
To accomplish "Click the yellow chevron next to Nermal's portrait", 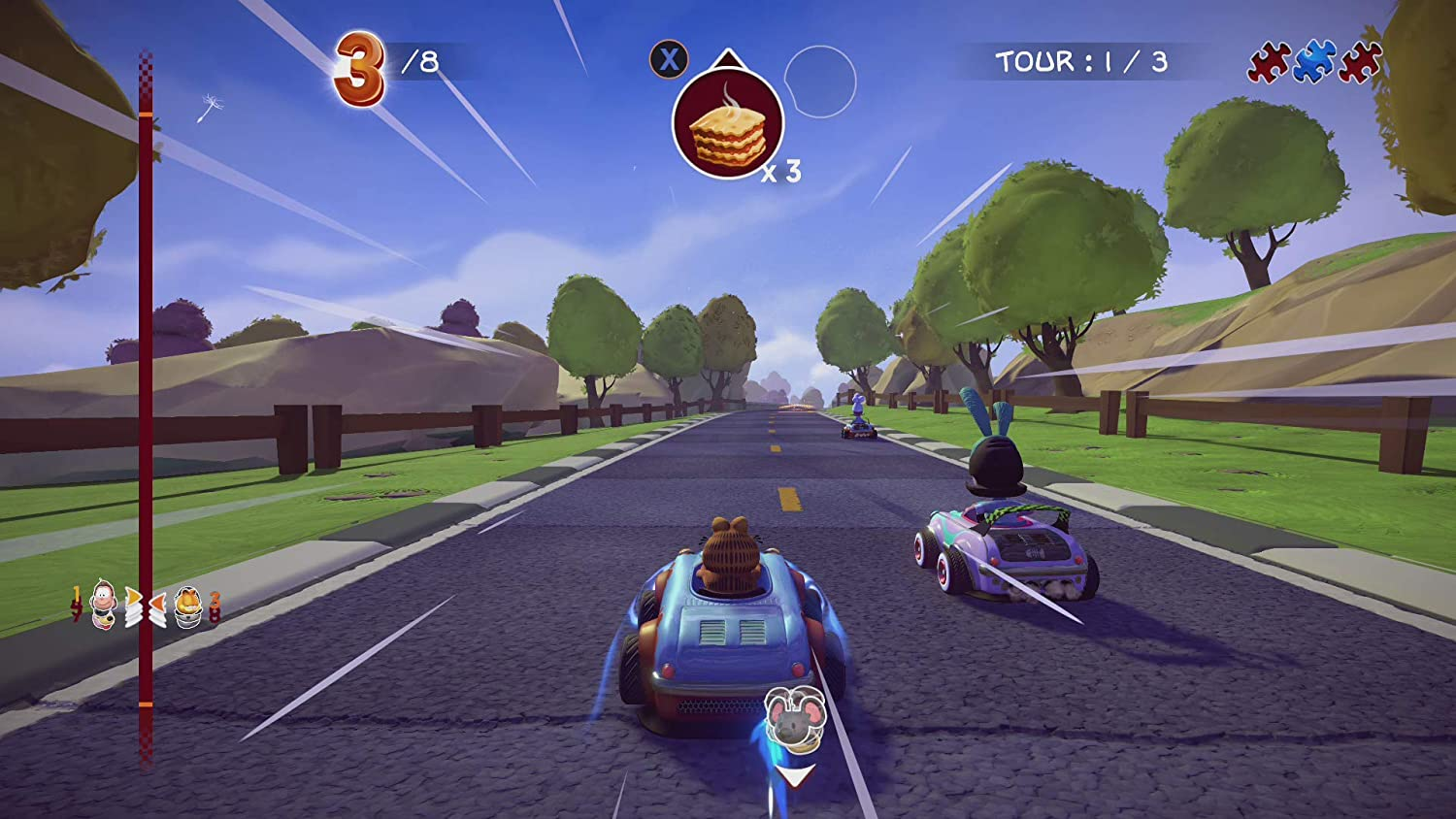I will point(133,599).
